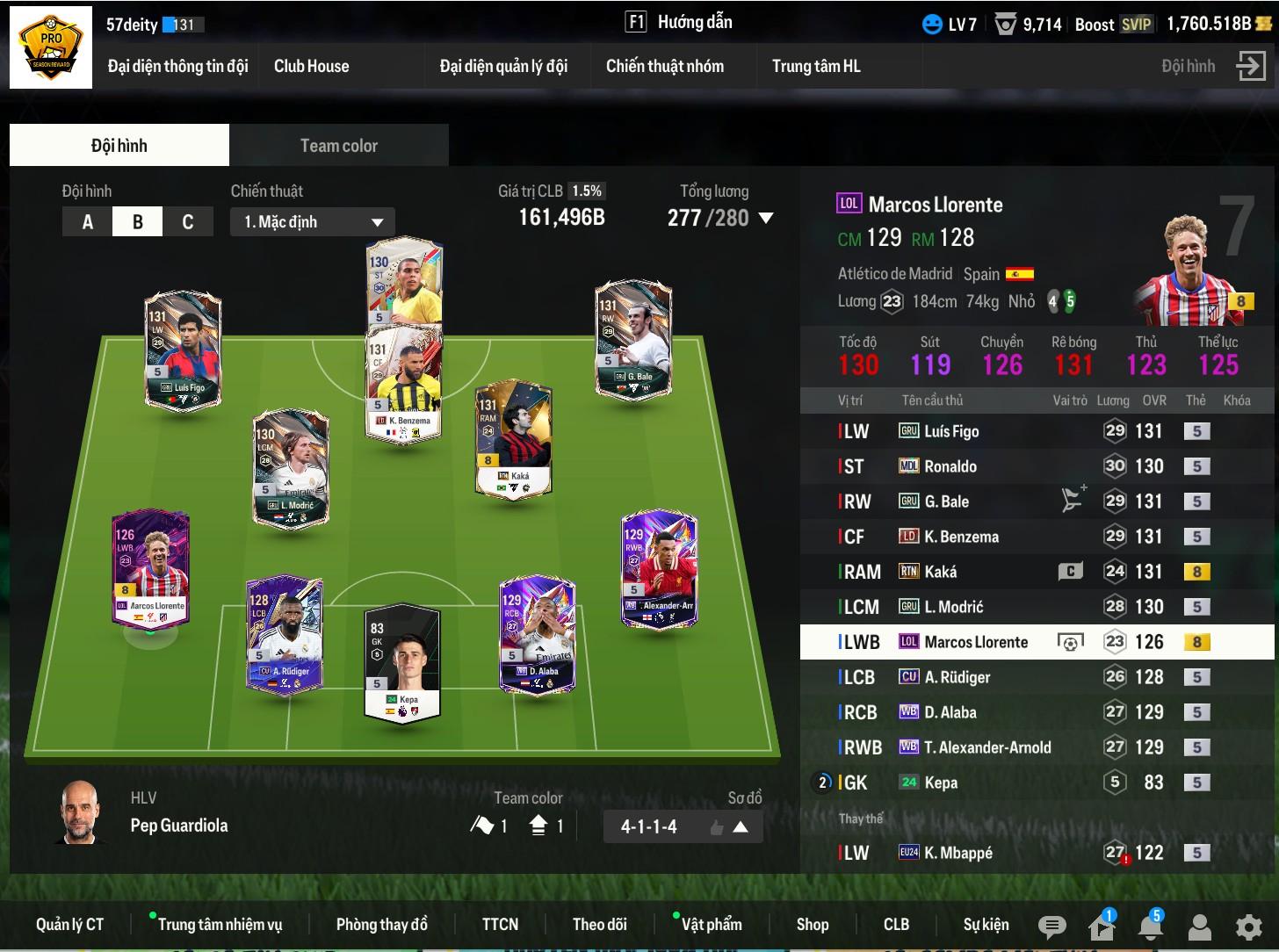
Task: Open the Sự kiện events menu
Action: (986, 925)
